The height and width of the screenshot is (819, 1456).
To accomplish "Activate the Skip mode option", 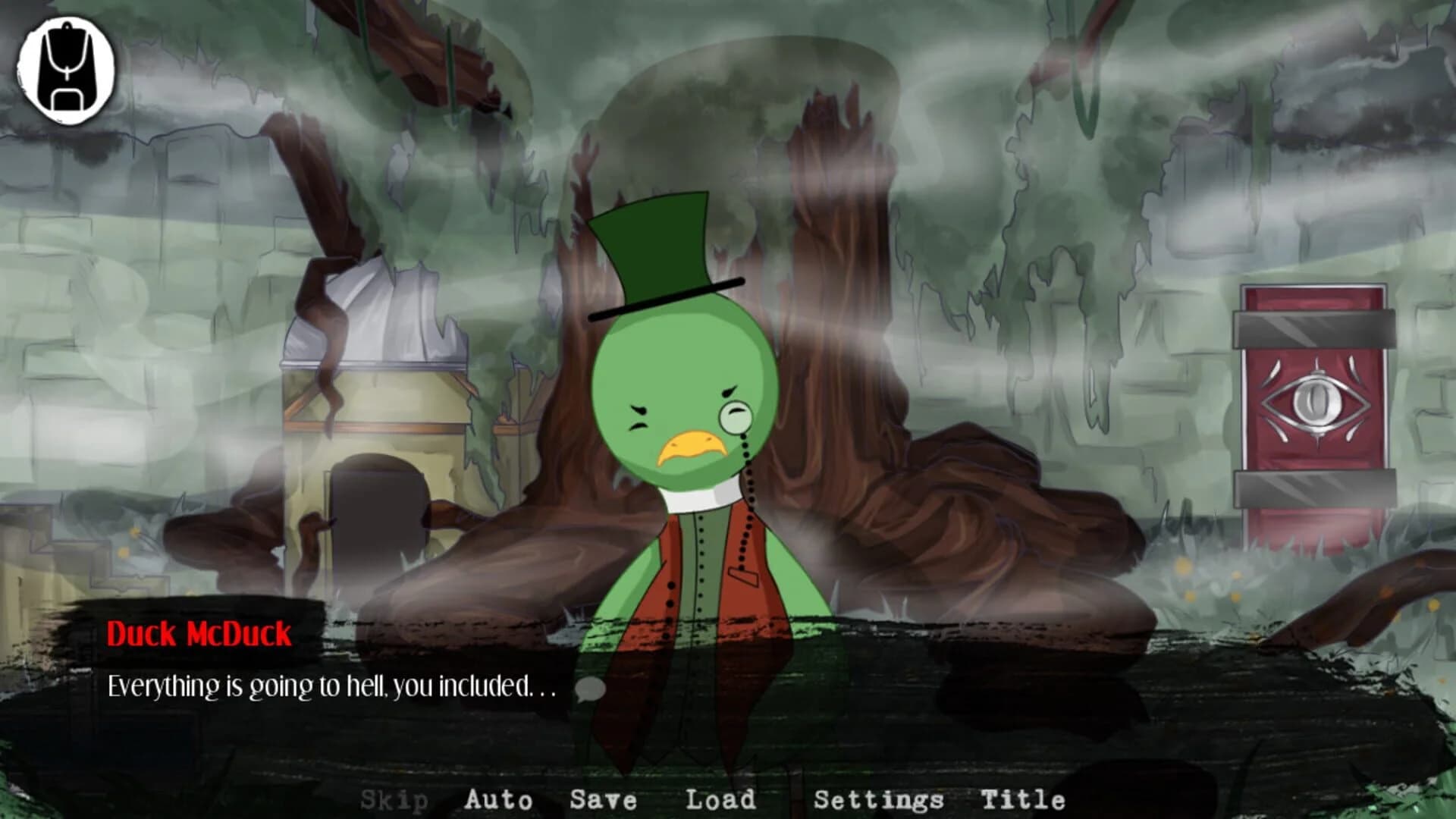I will [x=394, y=799].
